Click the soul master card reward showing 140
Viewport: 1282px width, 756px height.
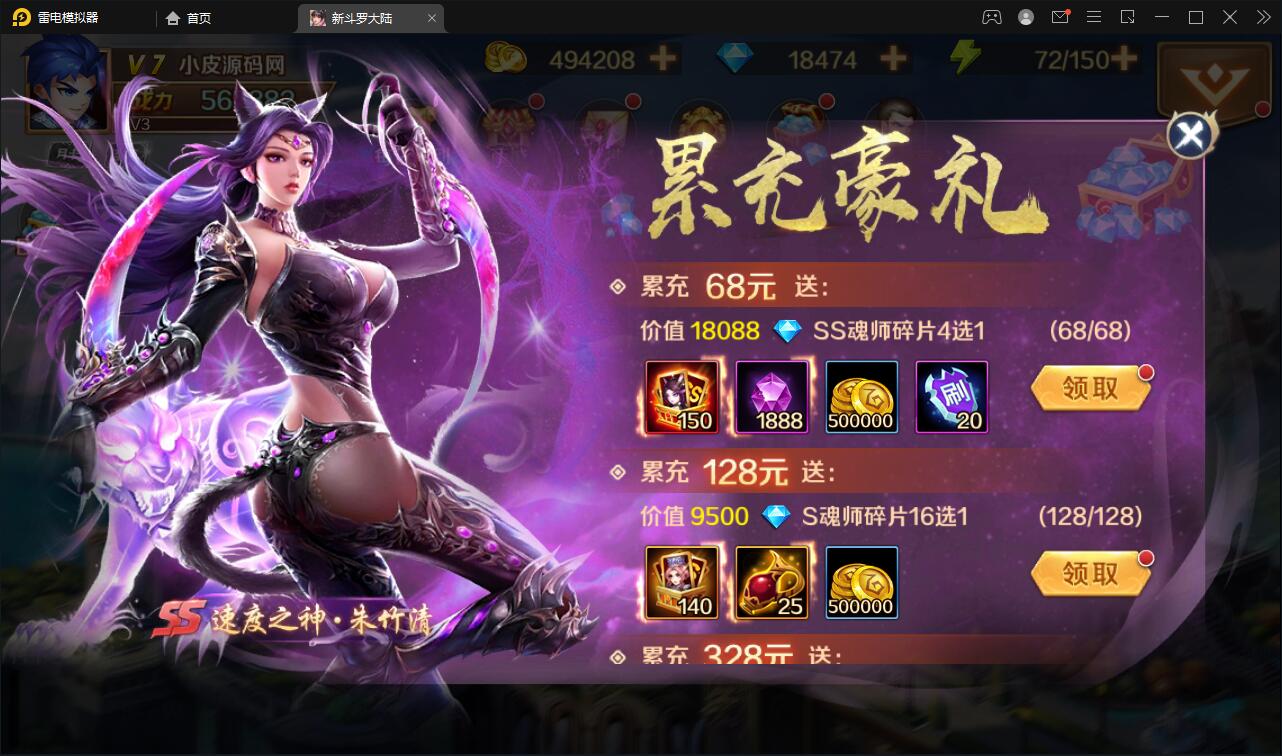[x=681, y=584]
